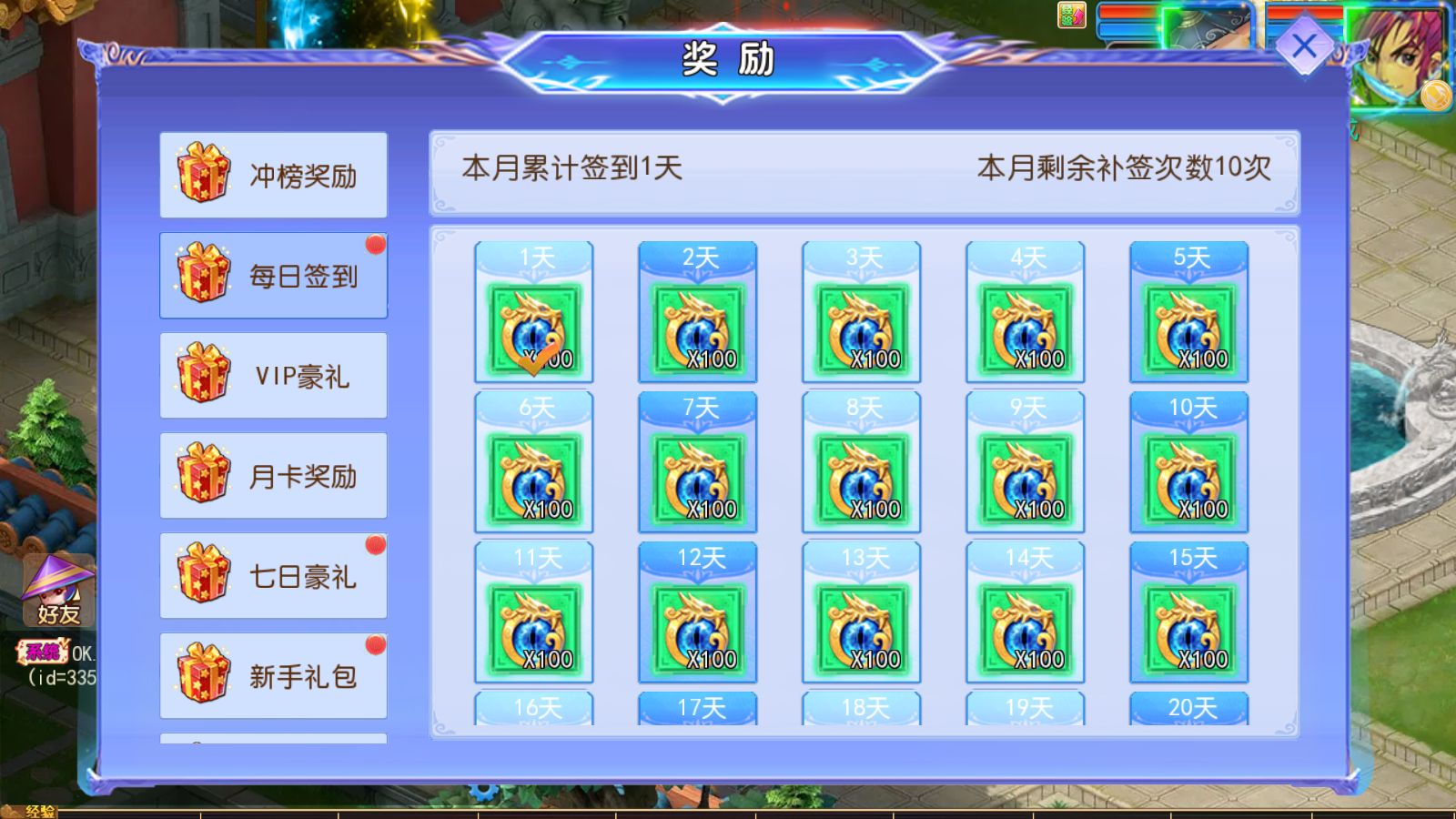Select the 冲榜奖励 ranking reward gift icon
This screenshot has width=1456, height=819.
[204, 175]
